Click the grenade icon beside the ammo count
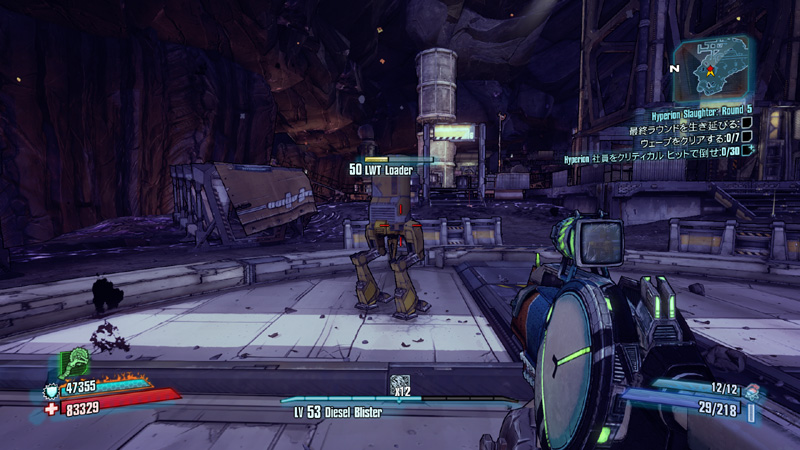This screenshot has width=800, height=450. [752, 393]
